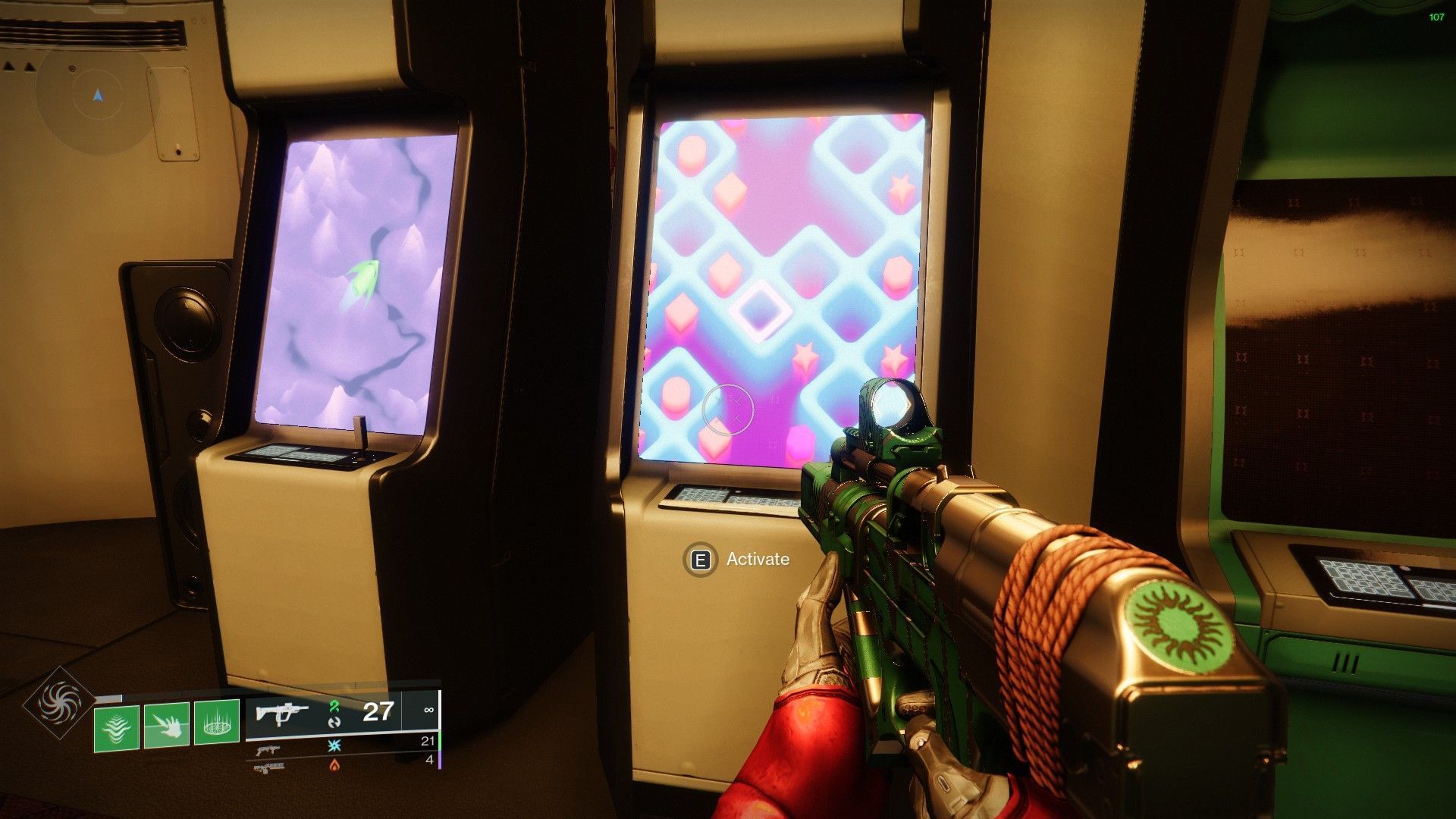Viewport: 1456px width, 819px height.
Task: Click the green rocket sprite on purple screen
Action: (362, 281)
